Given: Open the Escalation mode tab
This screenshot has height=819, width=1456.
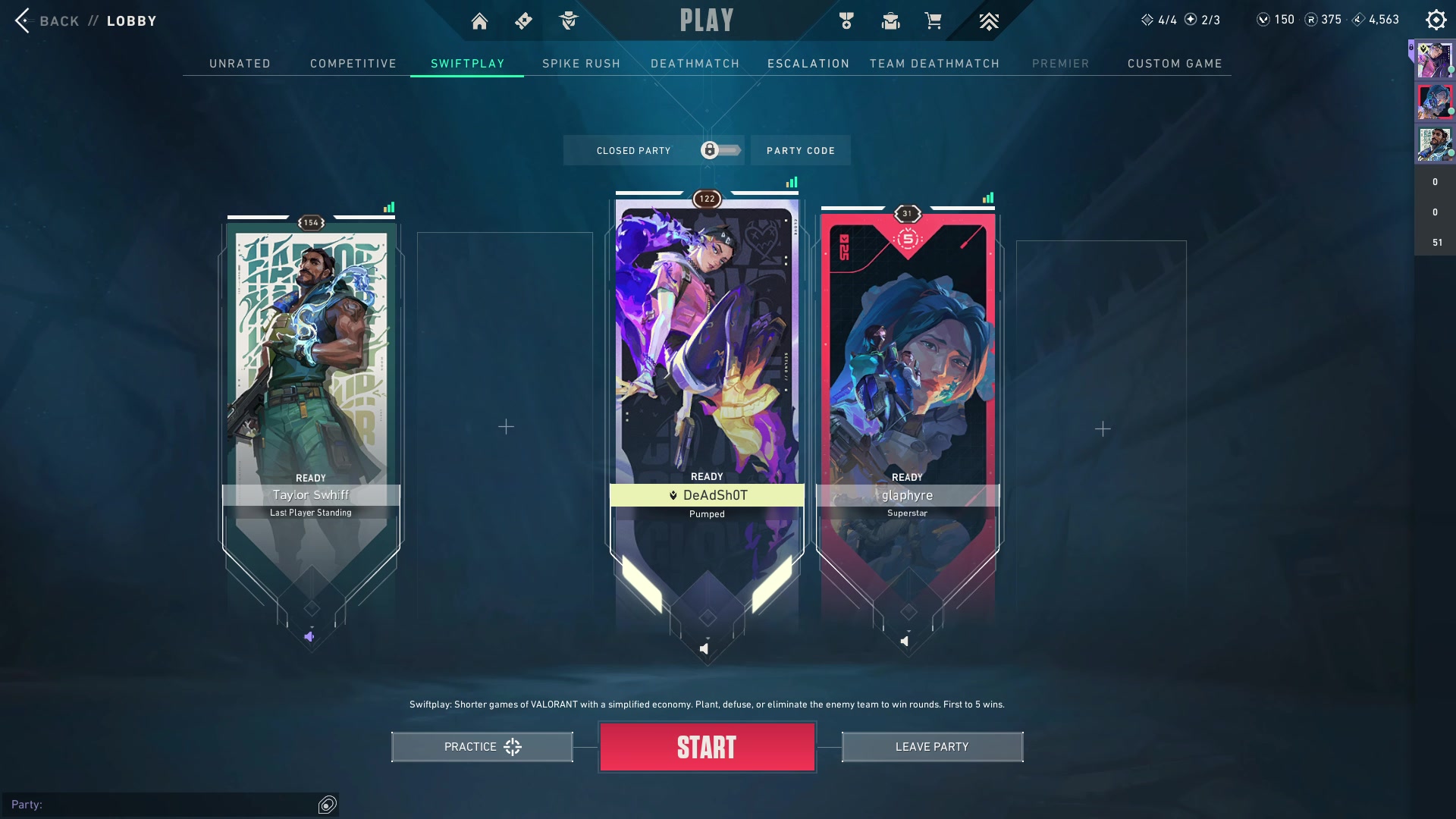Looking at the screenshot, I should (808, 64).
